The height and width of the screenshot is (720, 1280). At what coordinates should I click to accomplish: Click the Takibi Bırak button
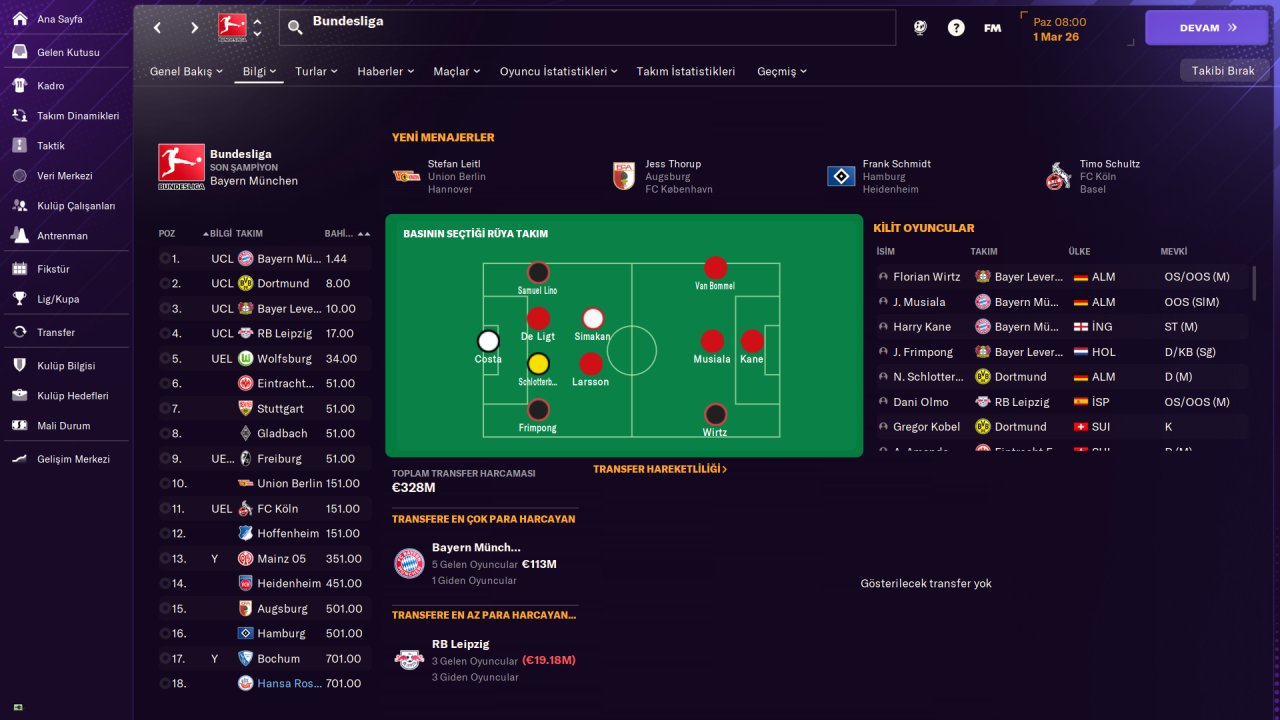[1223, 71]
